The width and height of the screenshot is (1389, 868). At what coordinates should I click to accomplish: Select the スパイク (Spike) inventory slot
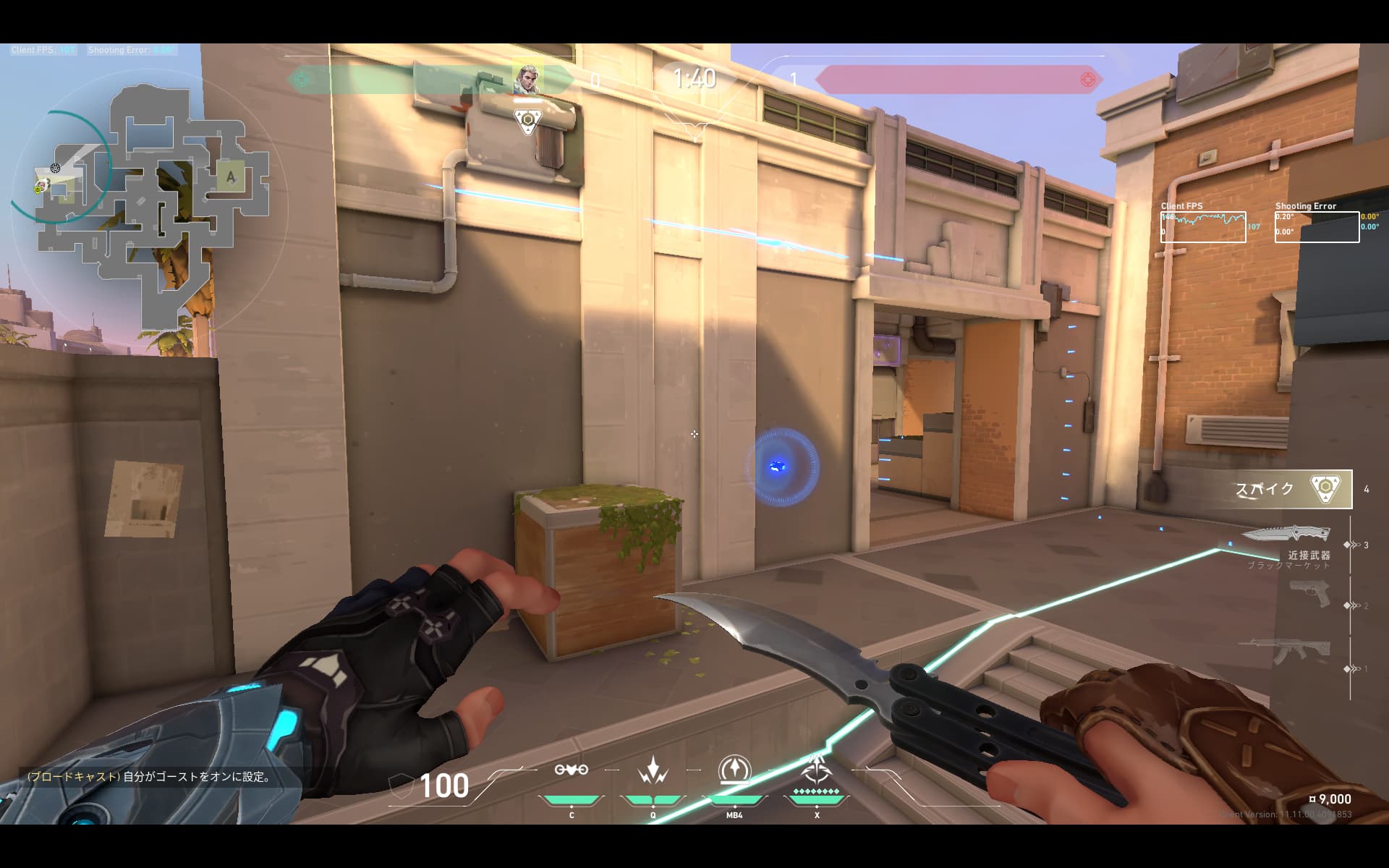1290,489
